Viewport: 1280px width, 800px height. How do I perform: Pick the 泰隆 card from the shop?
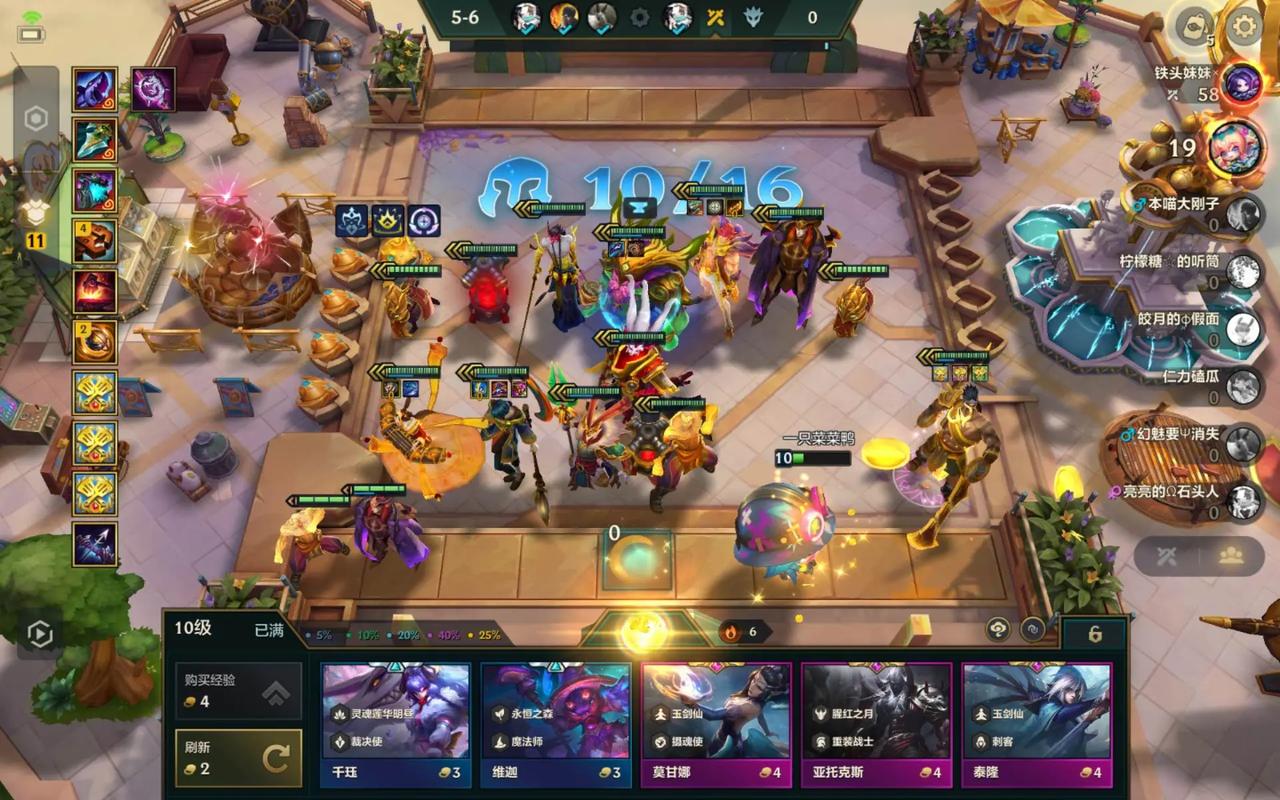coord(1037,722)
